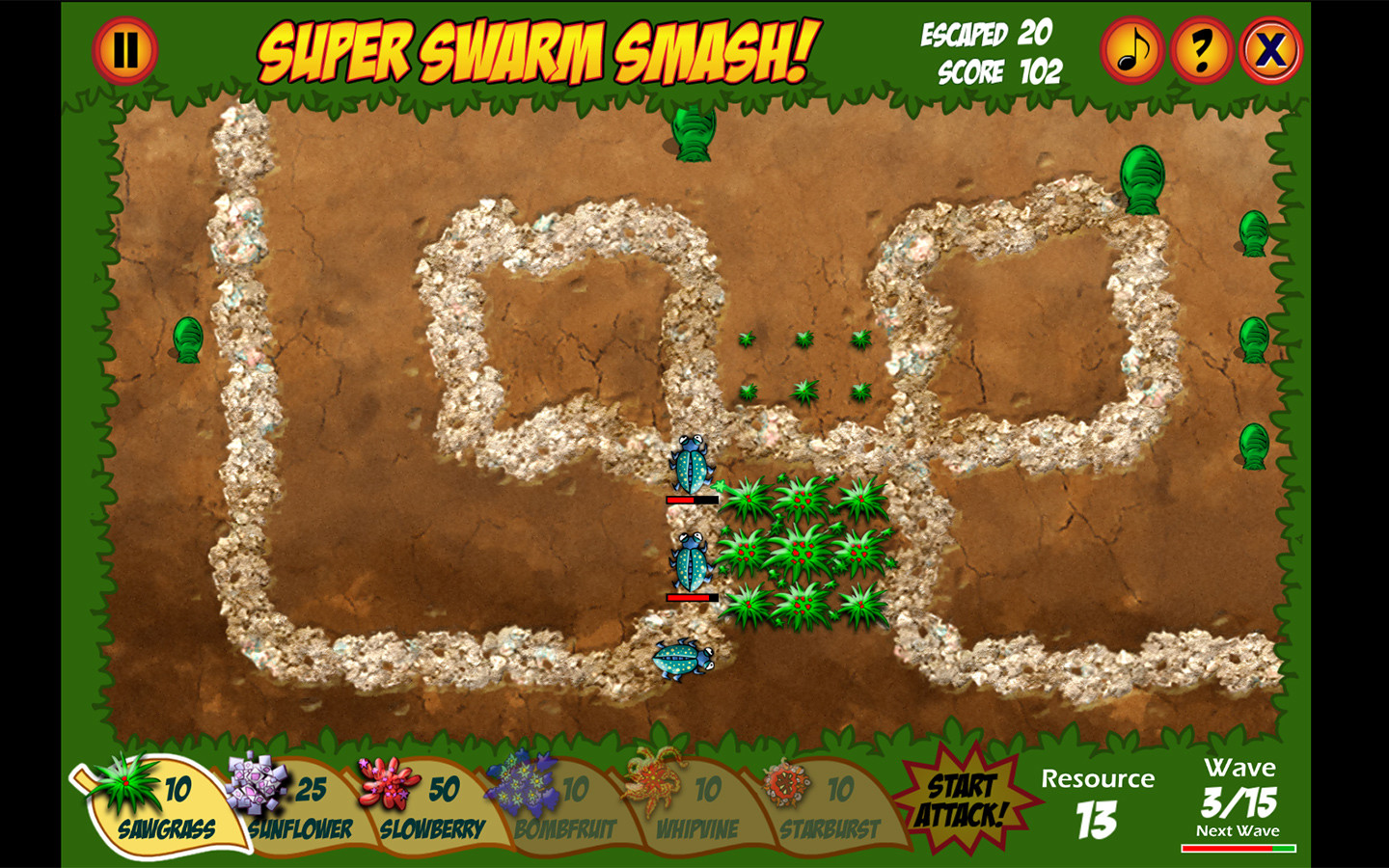Expand the Next Wave indicator
1389x868 pixels.
[x=1239, y=829]
